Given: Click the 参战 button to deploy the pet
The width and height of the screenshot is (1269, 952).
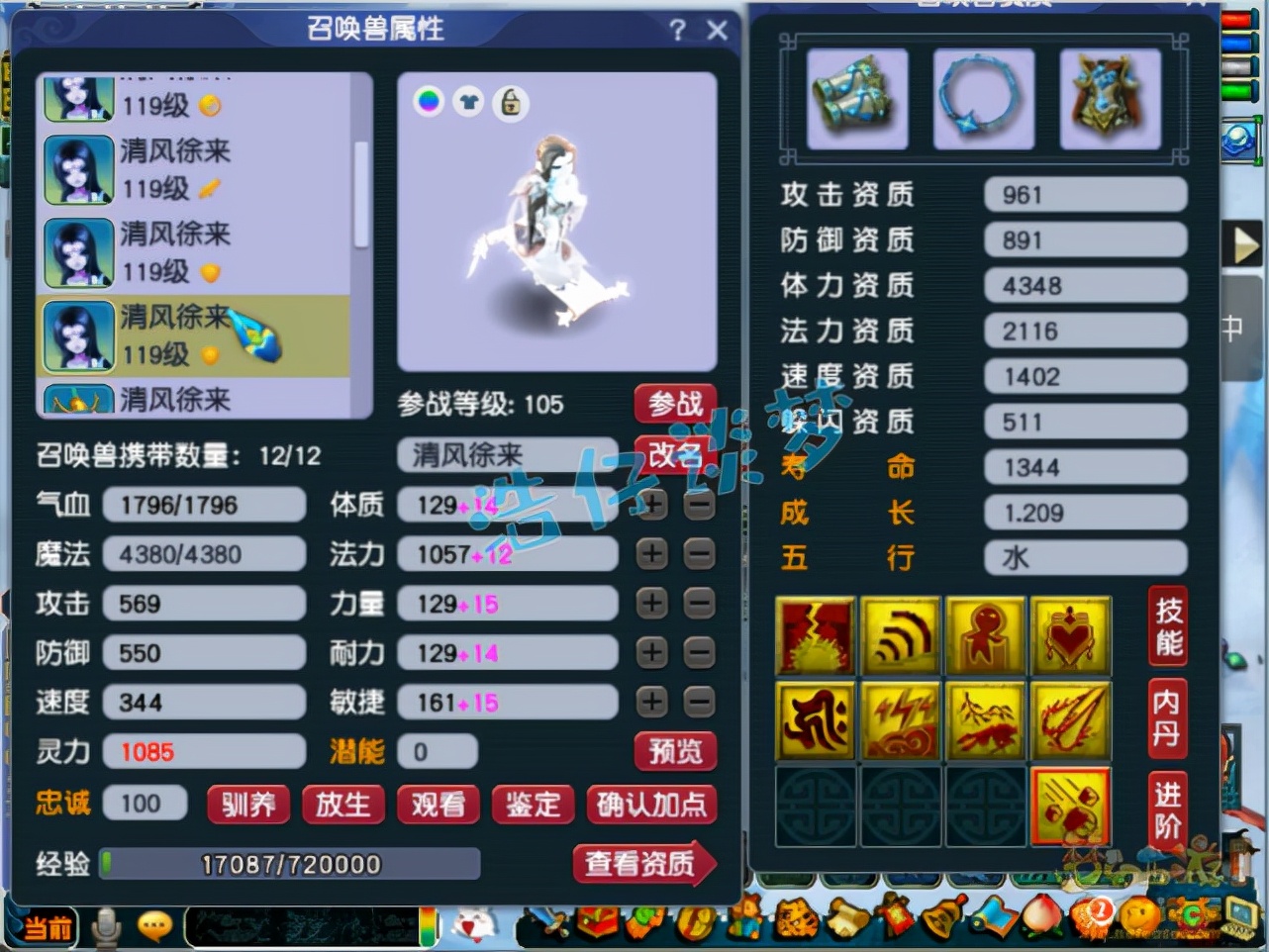Looking at the screenshot, I should [675, 404].
